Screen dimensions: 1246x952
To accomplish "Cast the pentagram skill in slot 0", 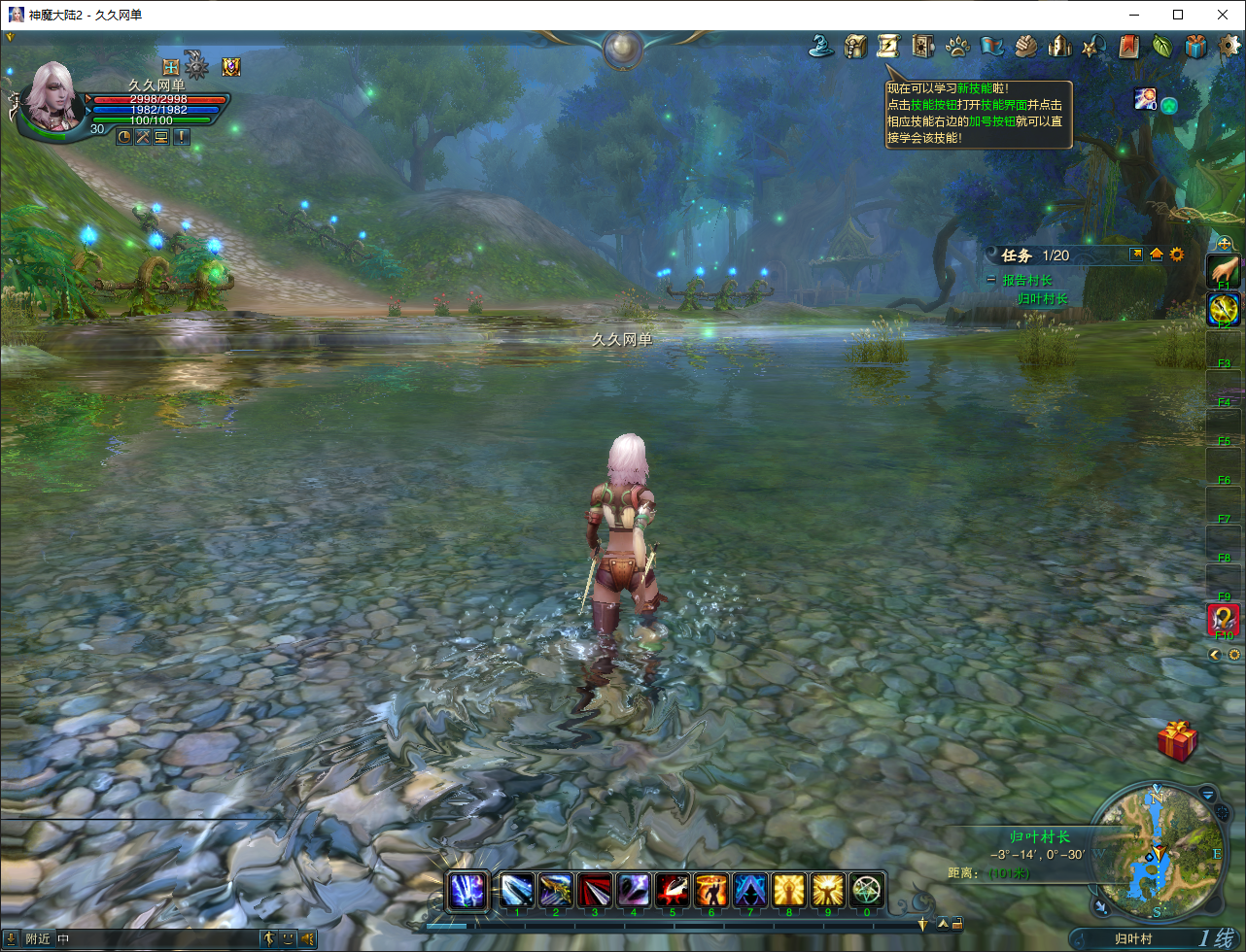I will coord(867,890).
